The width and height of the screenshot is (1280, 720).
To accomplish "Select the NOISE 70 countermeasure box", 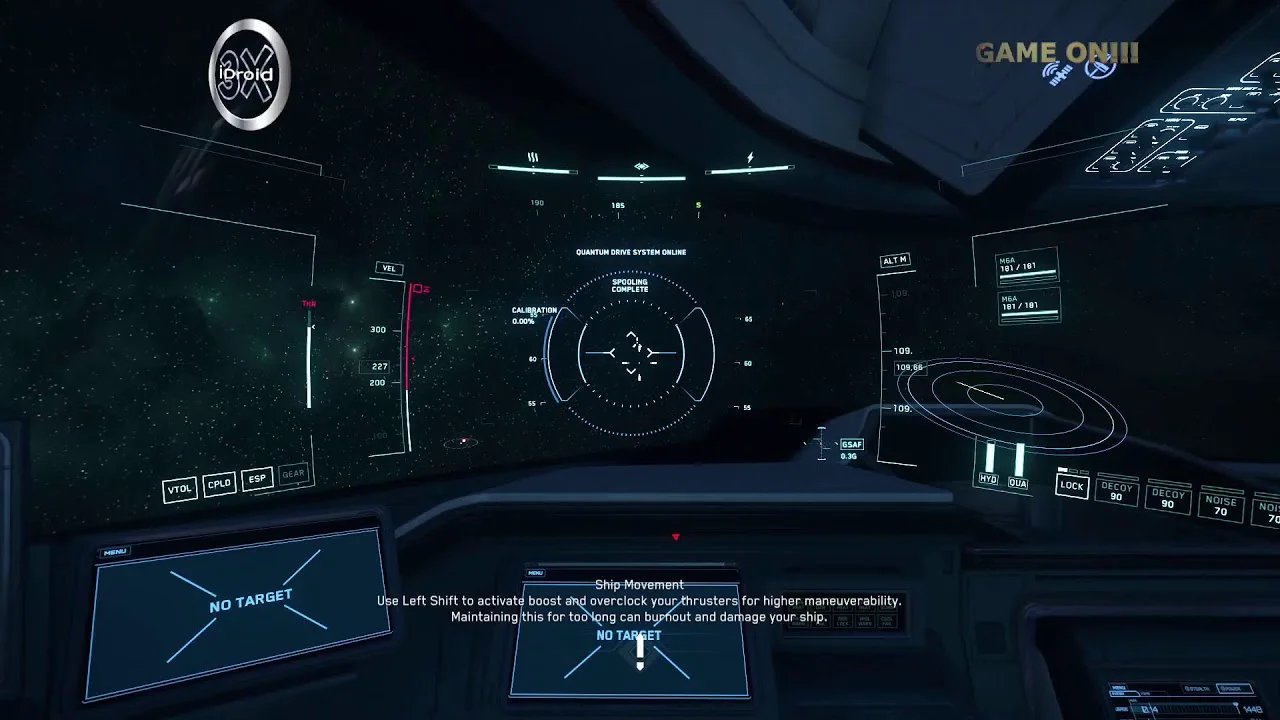I will click(1220, 506).
